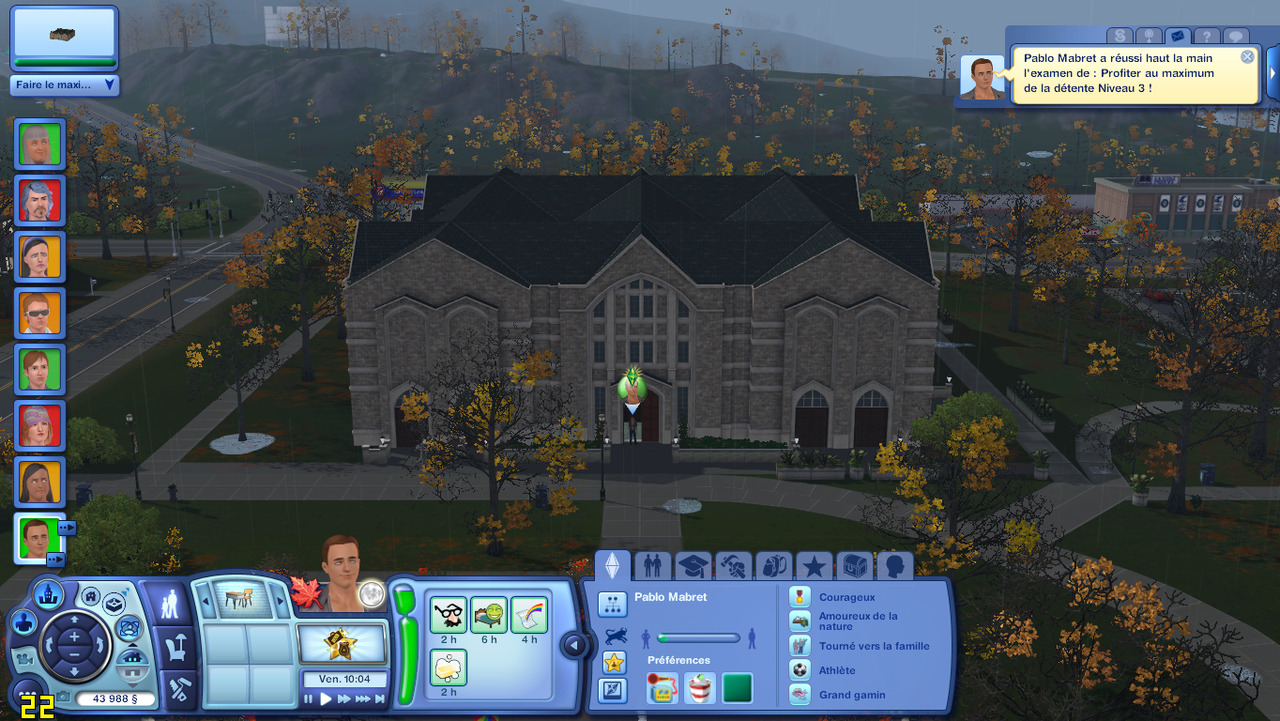
Task: Open the relationships tab with two figures
Action: pyautogui.click(x=652, y=566)
